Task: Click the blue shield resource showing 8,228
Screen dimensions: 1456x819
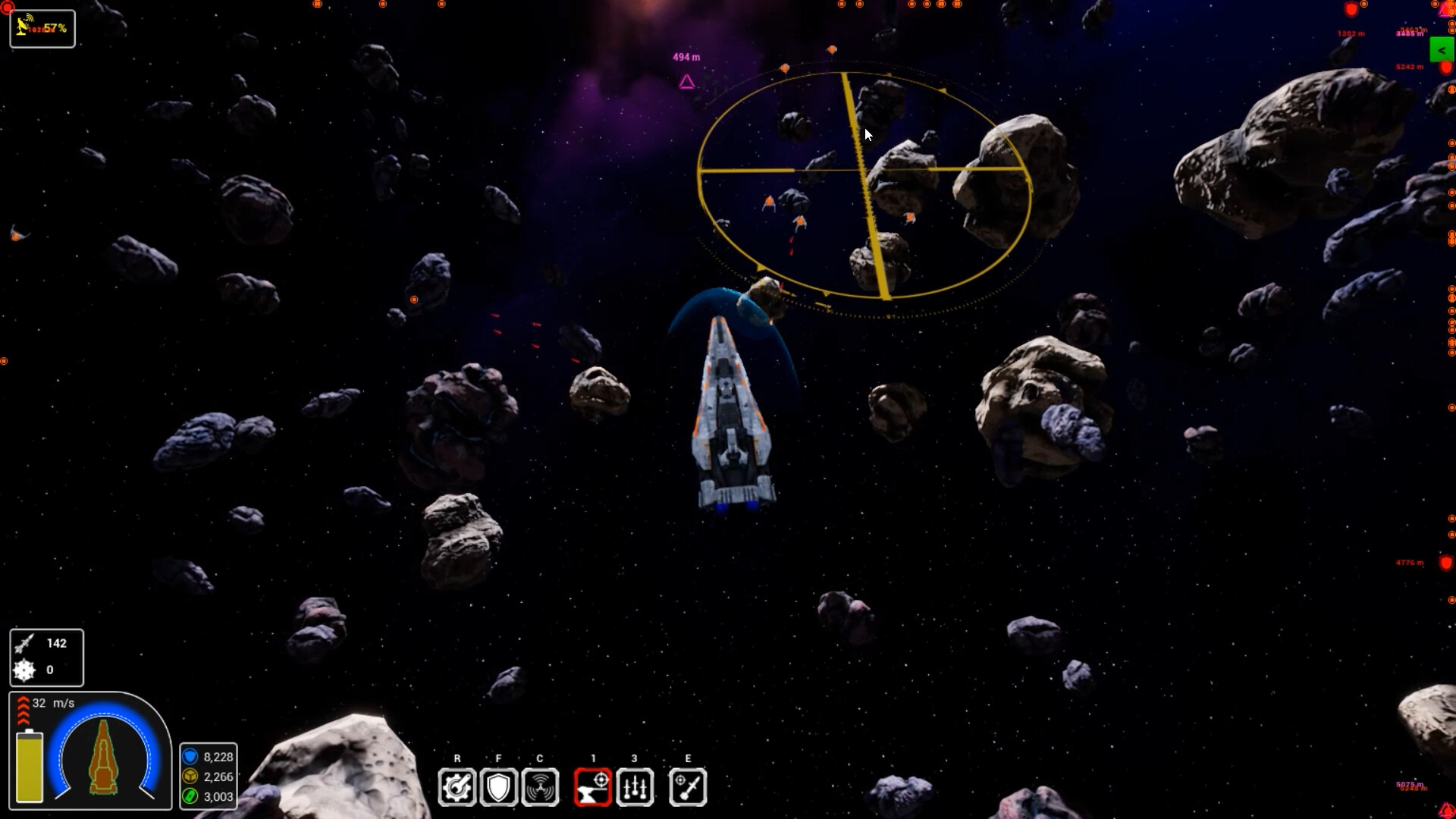Action: coord(209,756)
